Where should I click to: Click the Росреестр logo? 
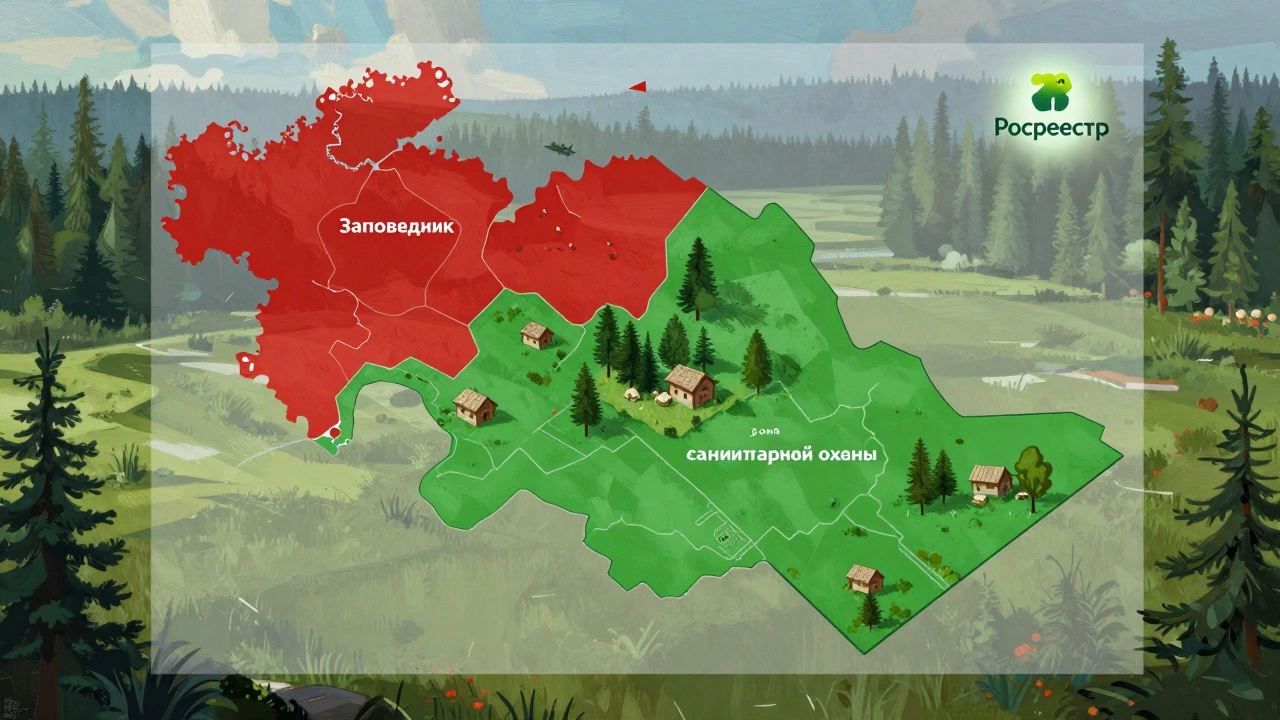[x=1050, y=106]
